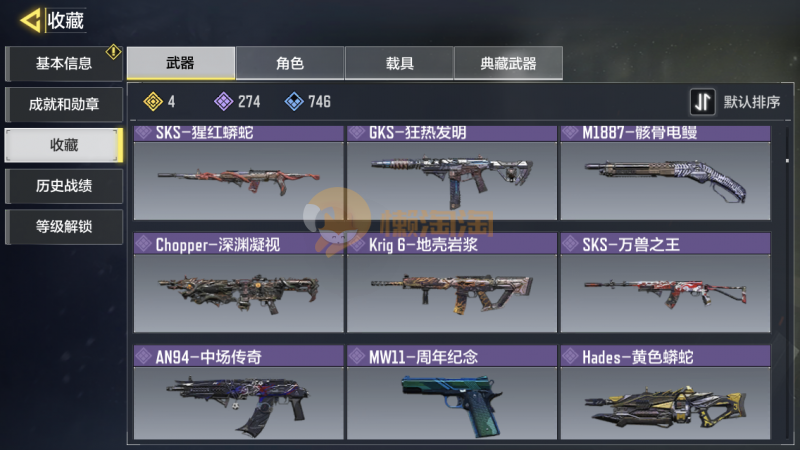The image size is (800, 450).
Task: Click the 默认排序 sort button
Action: point(736,102)
